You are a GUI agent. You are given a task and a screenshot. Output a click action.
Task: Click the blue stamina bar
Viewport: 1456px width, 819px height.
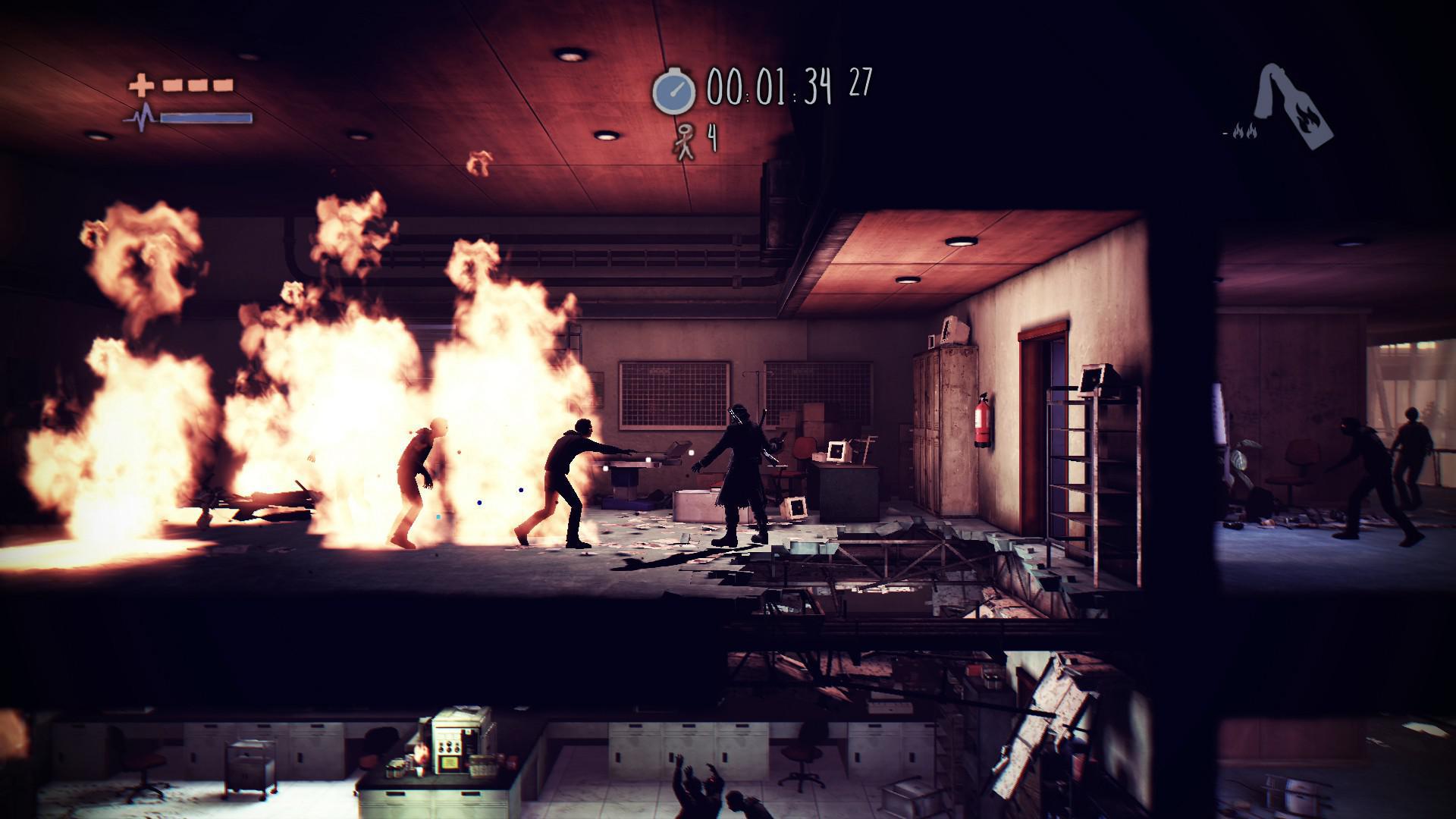[206, 118]
